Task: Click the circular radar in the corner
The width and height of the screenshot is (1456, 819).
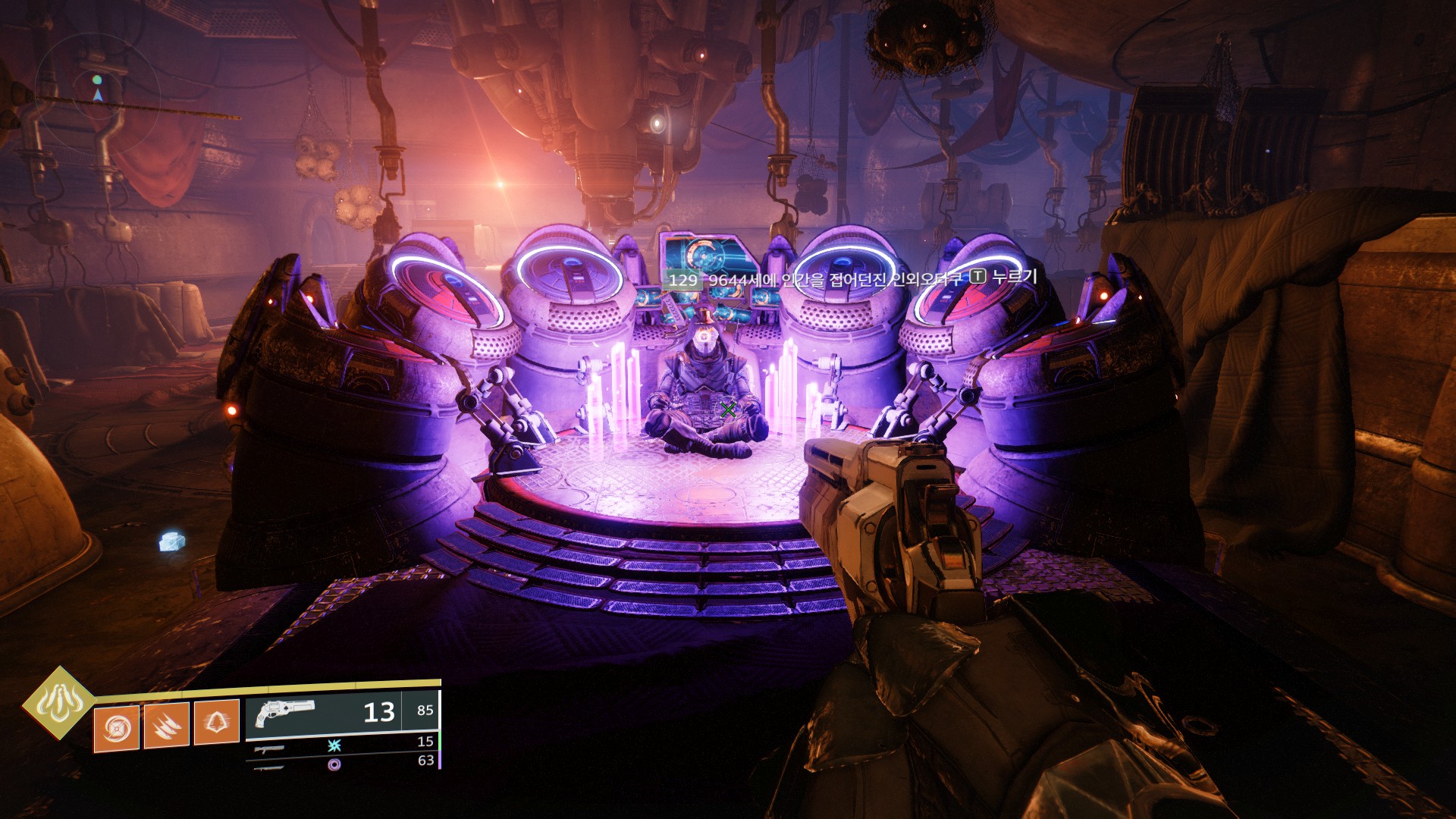Action: click(98, 94)
